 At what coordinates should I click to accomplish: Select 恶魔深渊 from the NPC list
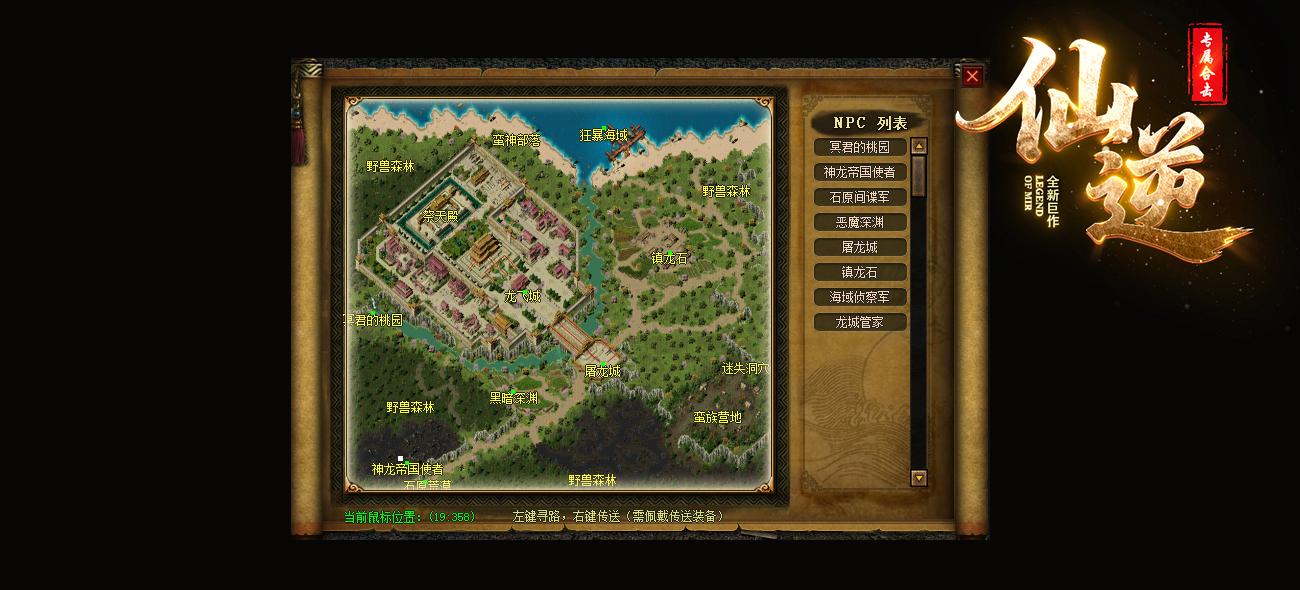(x=860, y=222)
